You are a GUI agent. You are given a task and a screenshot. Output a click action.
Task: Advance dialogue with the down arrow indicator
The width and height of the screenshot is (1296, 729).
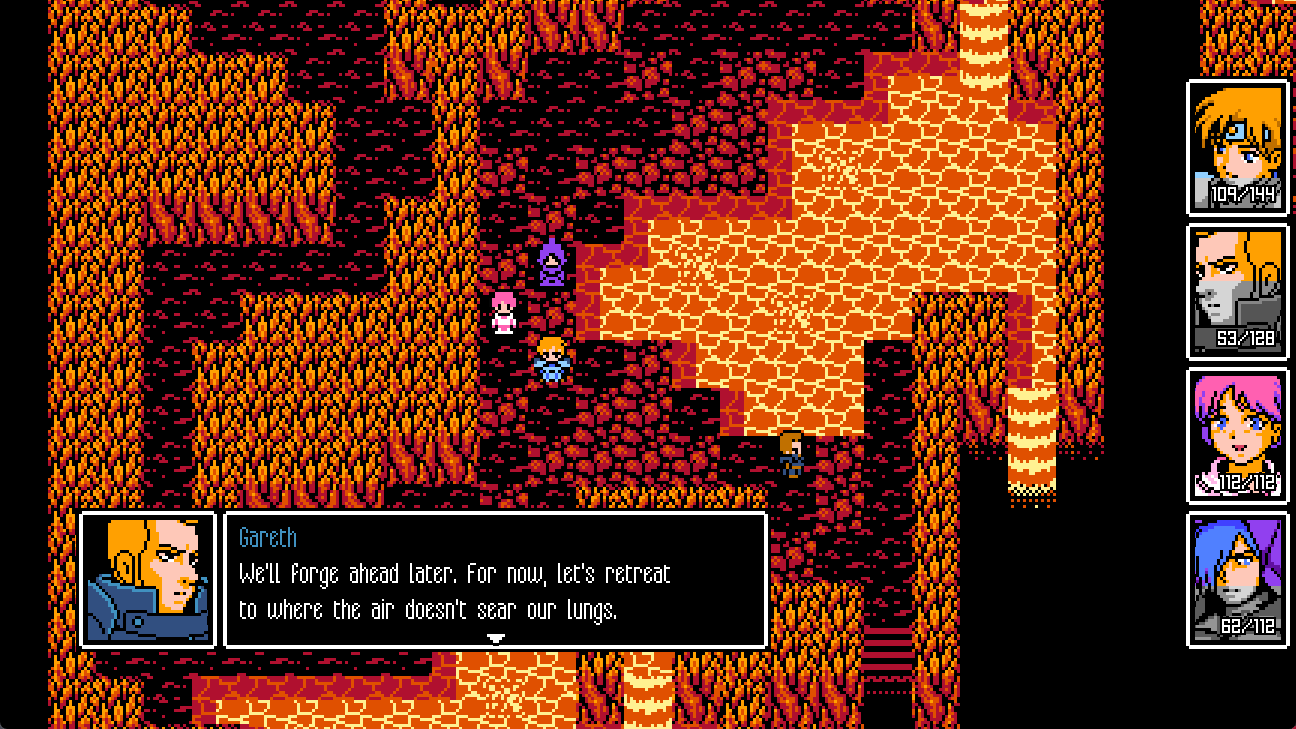[x=495, y=638]
